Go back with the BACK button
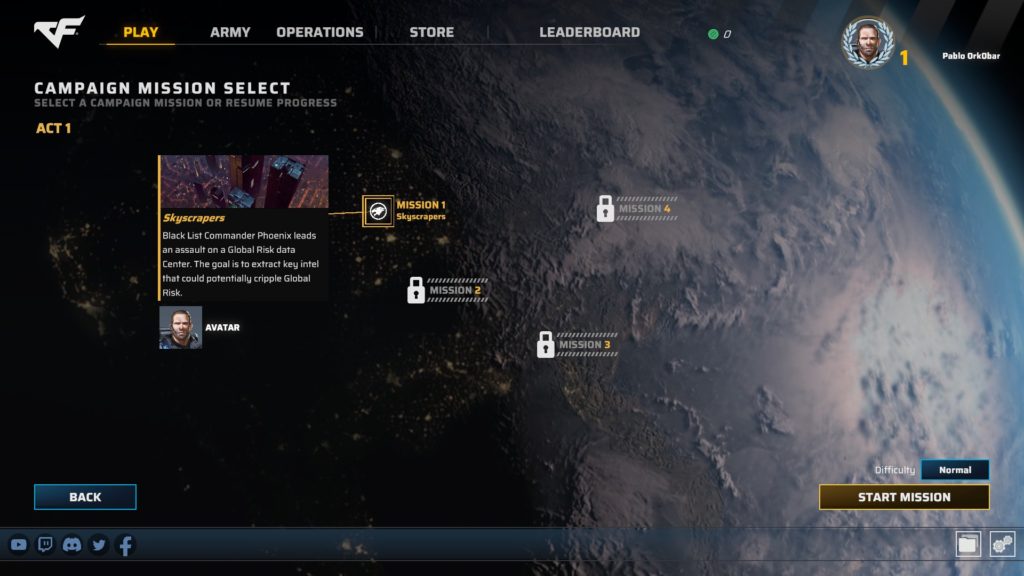 tap(85, 497)
